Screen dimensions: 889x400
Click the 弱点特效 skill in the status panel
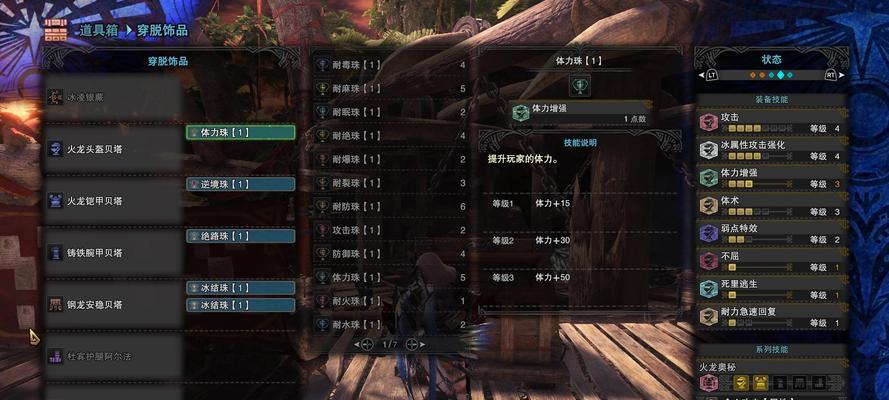[772, 233]
